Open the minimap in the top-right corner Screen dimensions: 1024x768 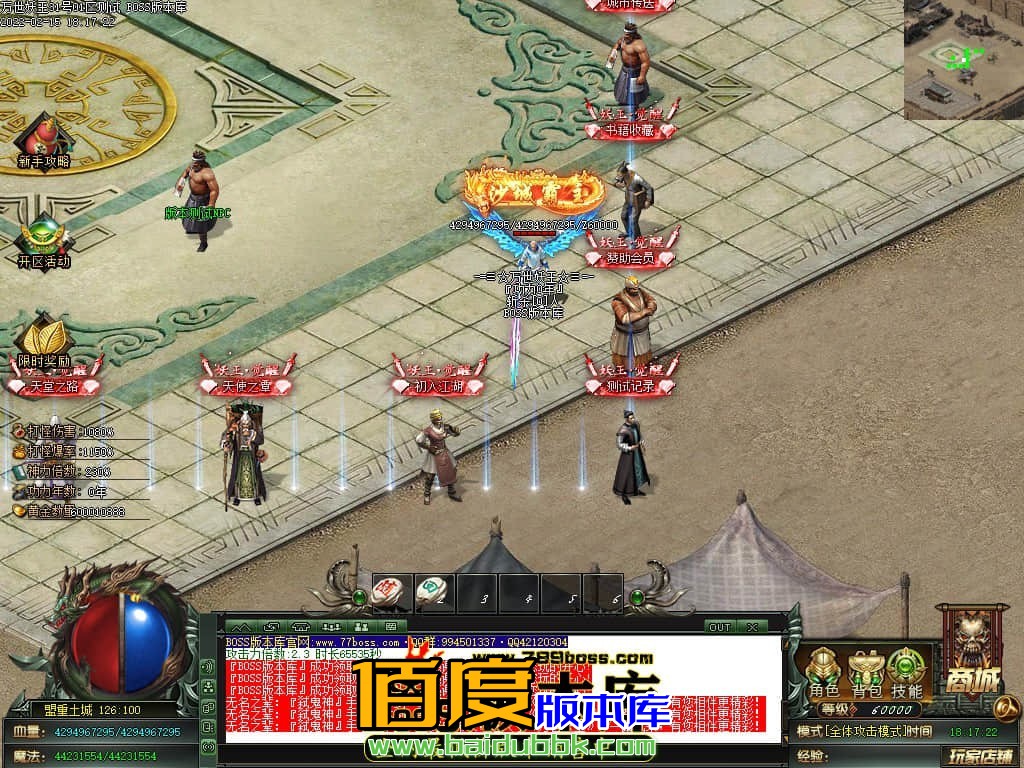964,60
